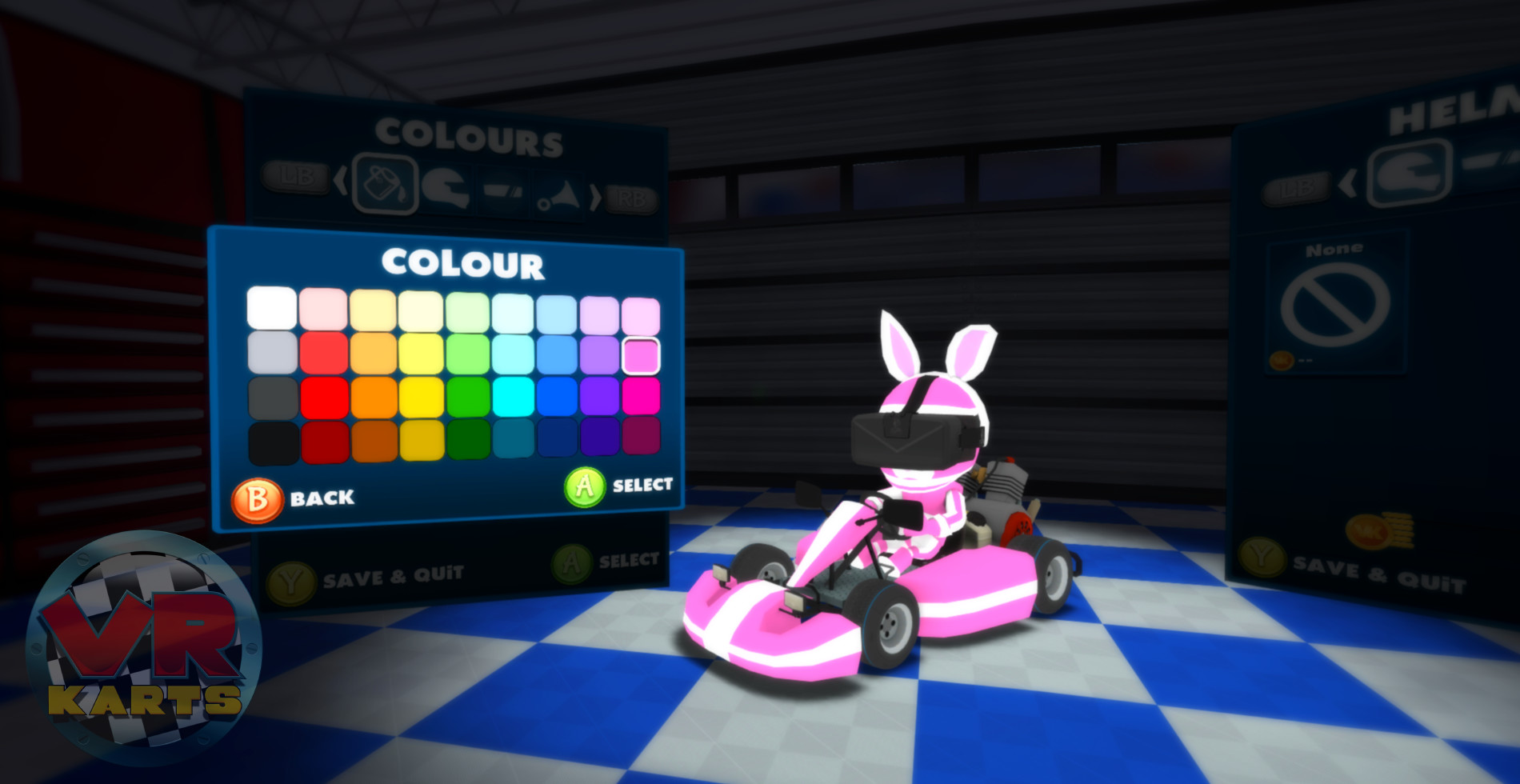
Task: Open the HELMETS panel header
Action: tap(1456, 112)
